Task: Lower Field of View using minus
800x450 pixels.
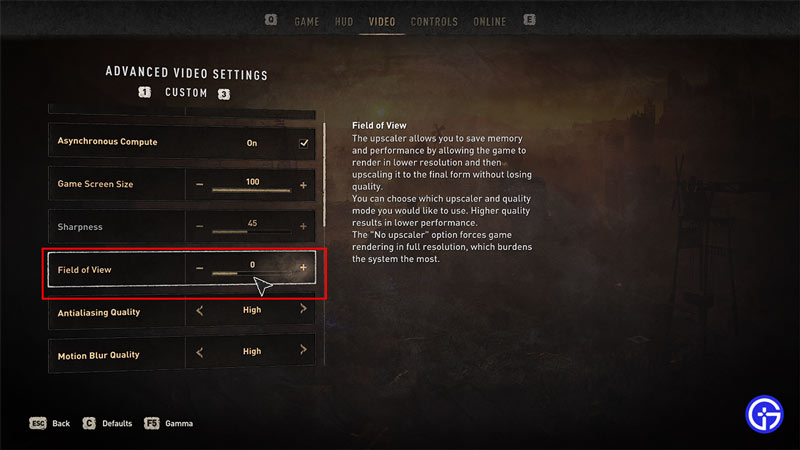Action: click(x=199, y=268)
